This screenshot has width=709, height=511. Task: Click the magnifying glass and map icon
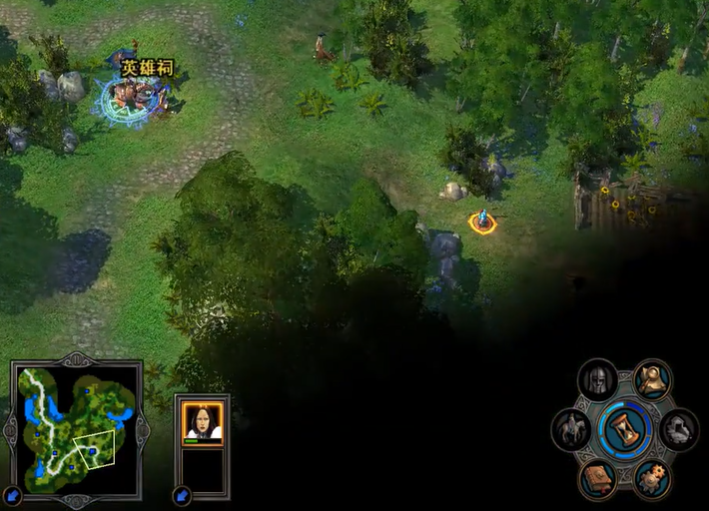653,379
